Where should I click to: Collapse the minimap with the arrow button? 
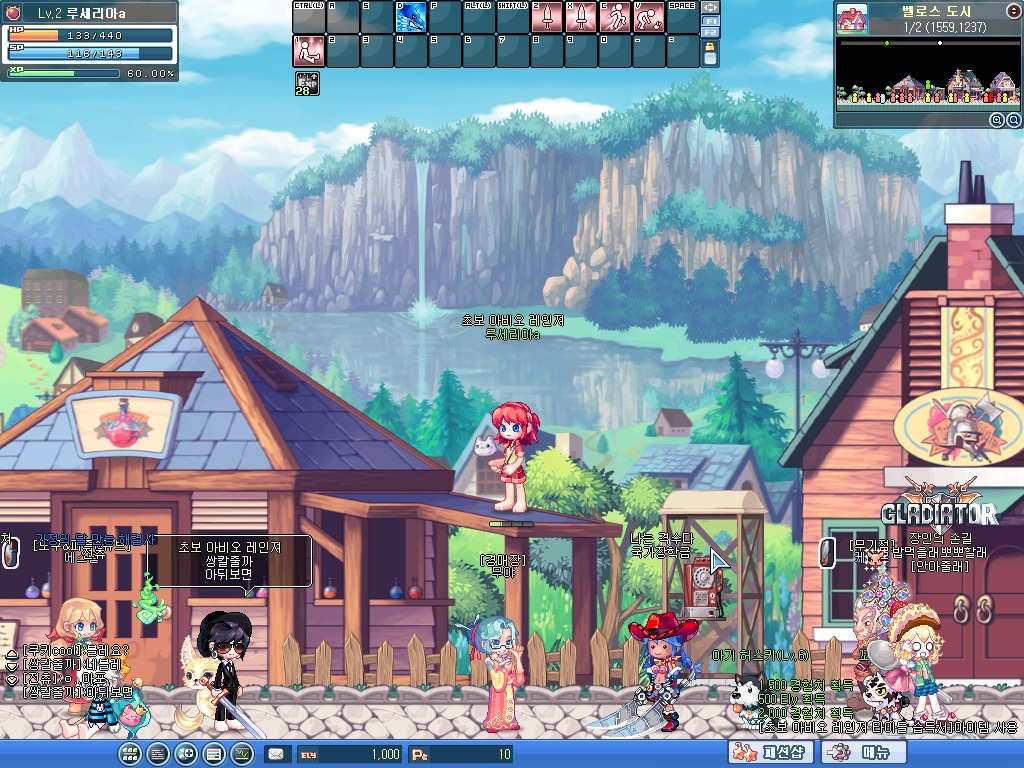1011,9
